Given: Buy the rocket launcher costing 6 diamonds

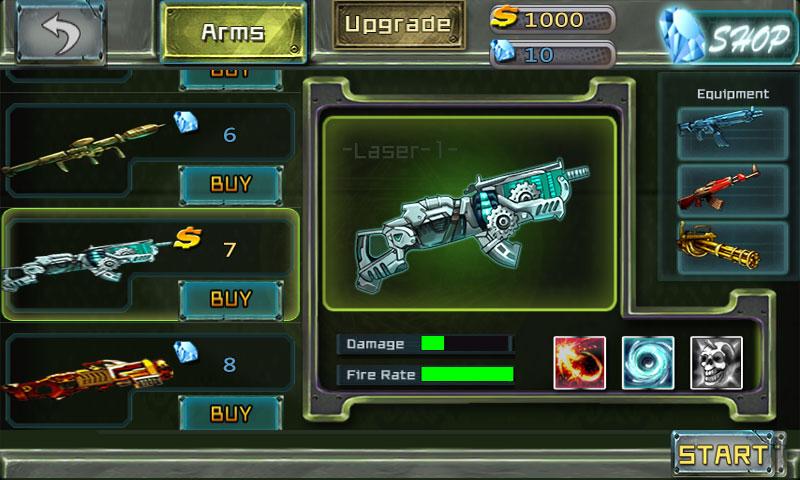Looking at the screenshot, I should [230, 184].
